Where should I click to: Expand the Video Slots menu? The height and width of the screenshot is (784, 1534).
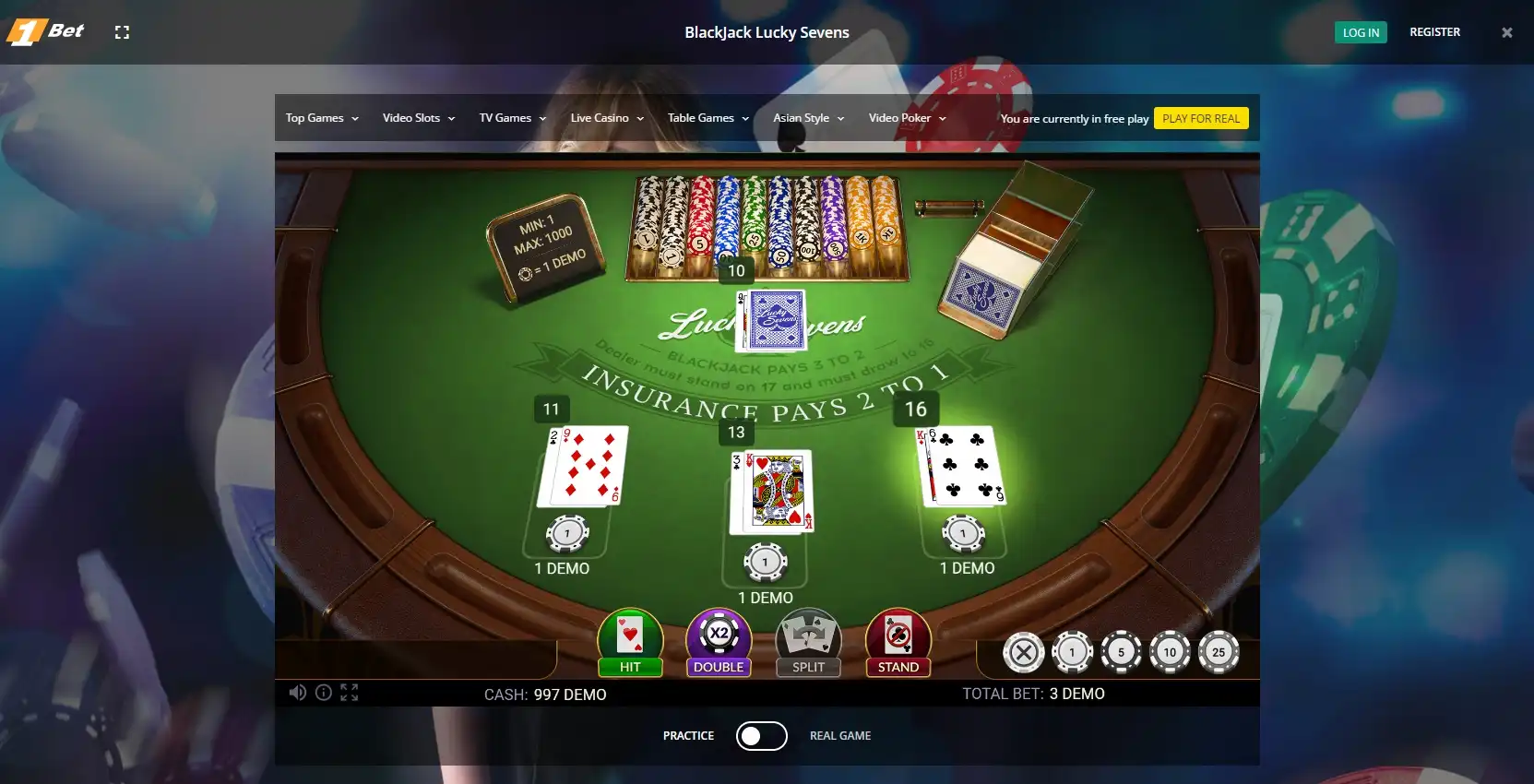(419, 118)
